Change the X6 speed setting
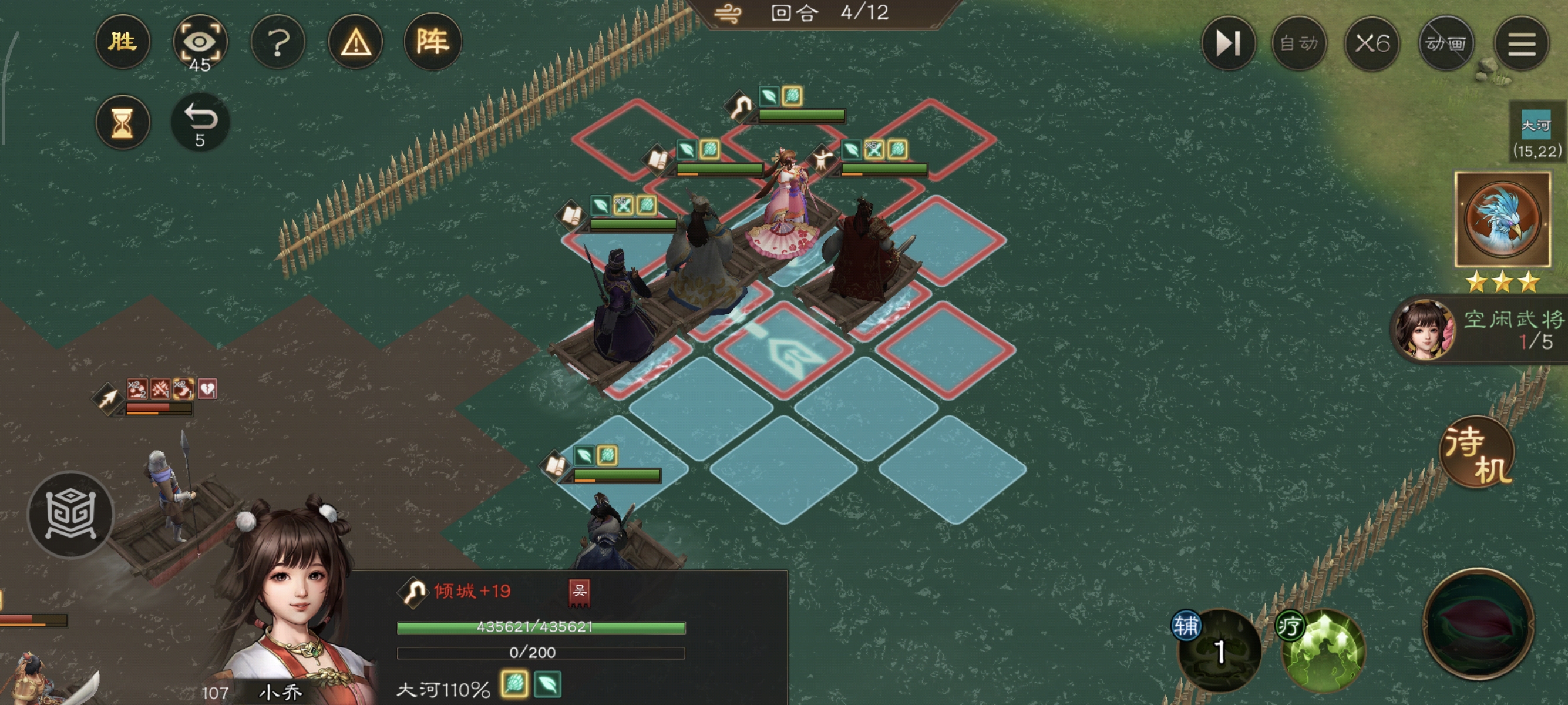The image size is (1568, 705). (1372, 43)
